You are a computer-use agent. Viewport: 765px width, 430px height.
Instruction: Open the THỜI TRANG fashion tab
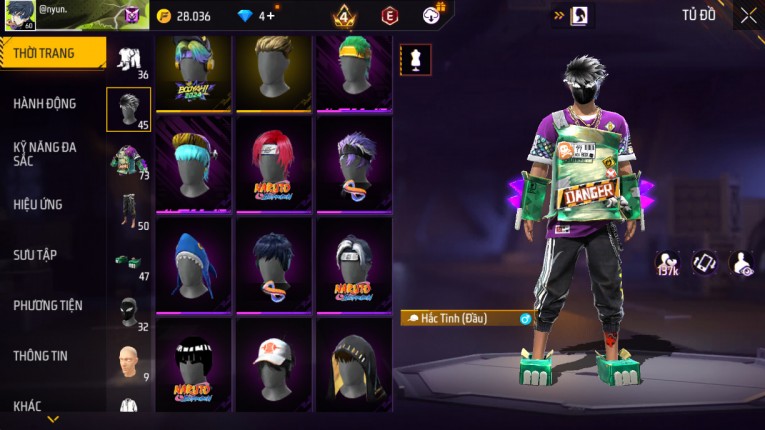[52, 53]
